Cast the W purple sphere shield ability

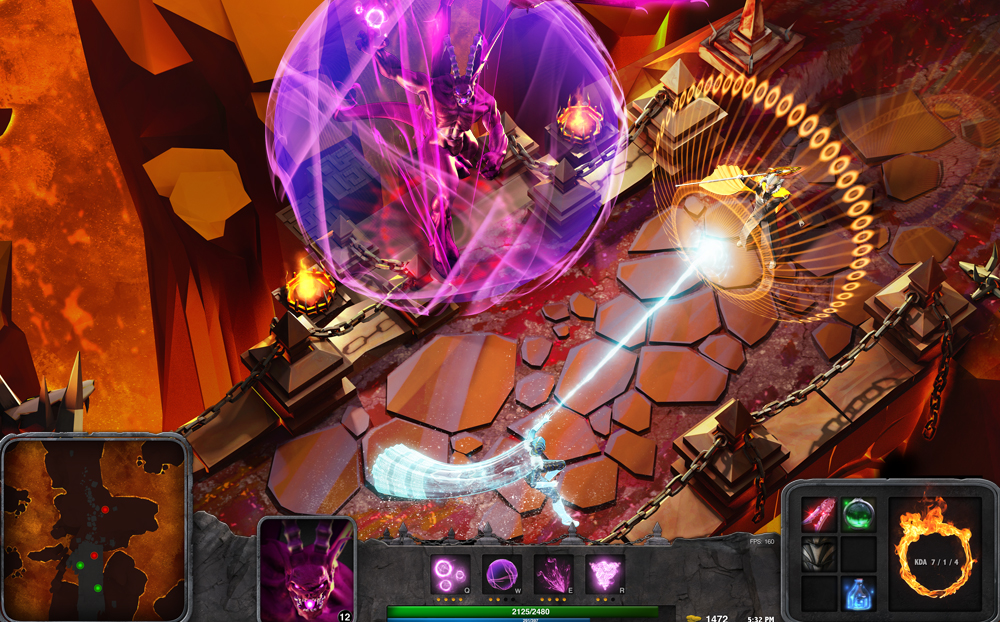(x=501, y=574)
